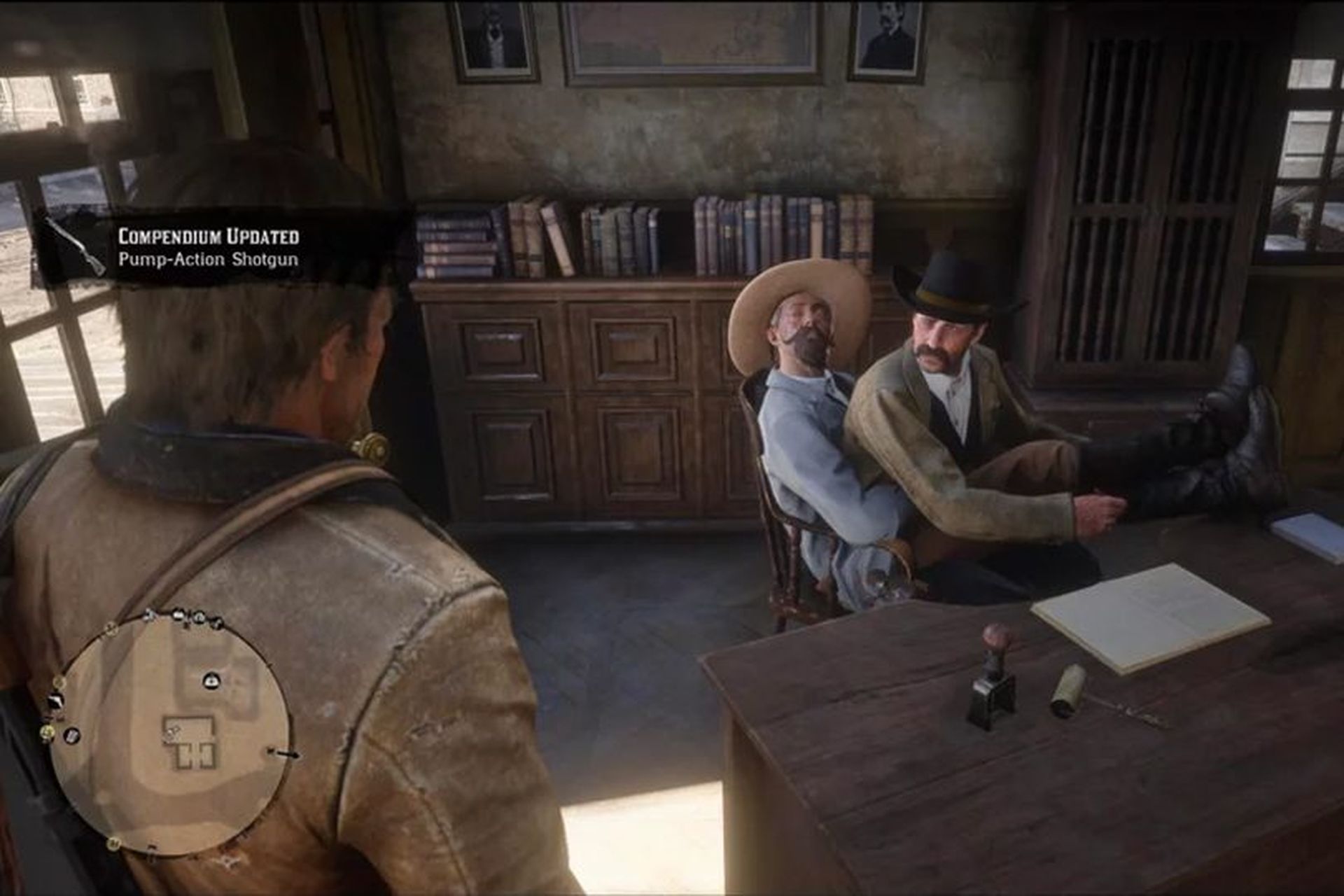
Task: Click the dark boot icon on the minimap's left side
Action: pyautogui.click(x=55, y=702)
